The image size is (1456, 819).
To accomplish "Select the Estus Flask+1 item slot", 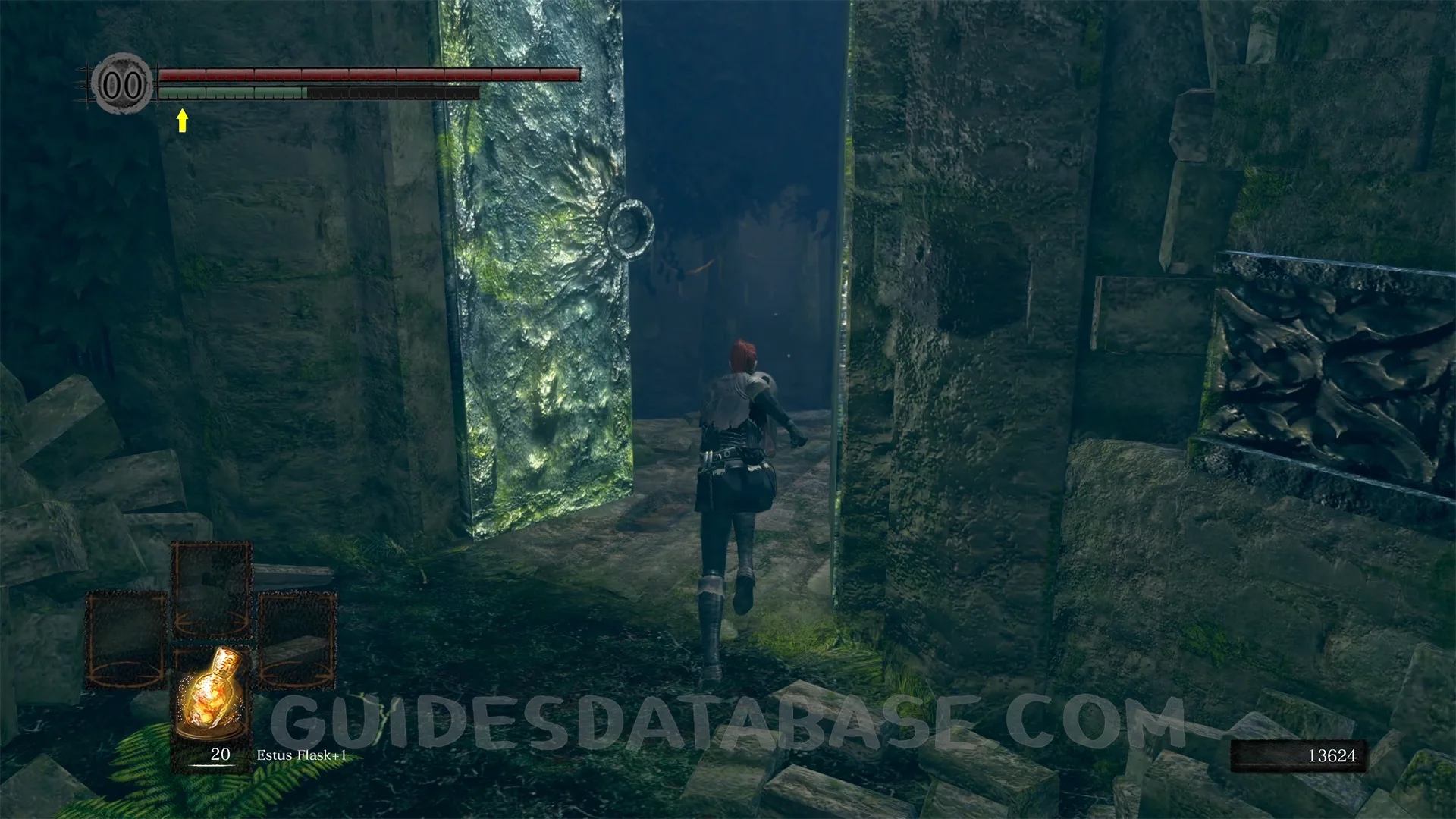I will 212,701.
